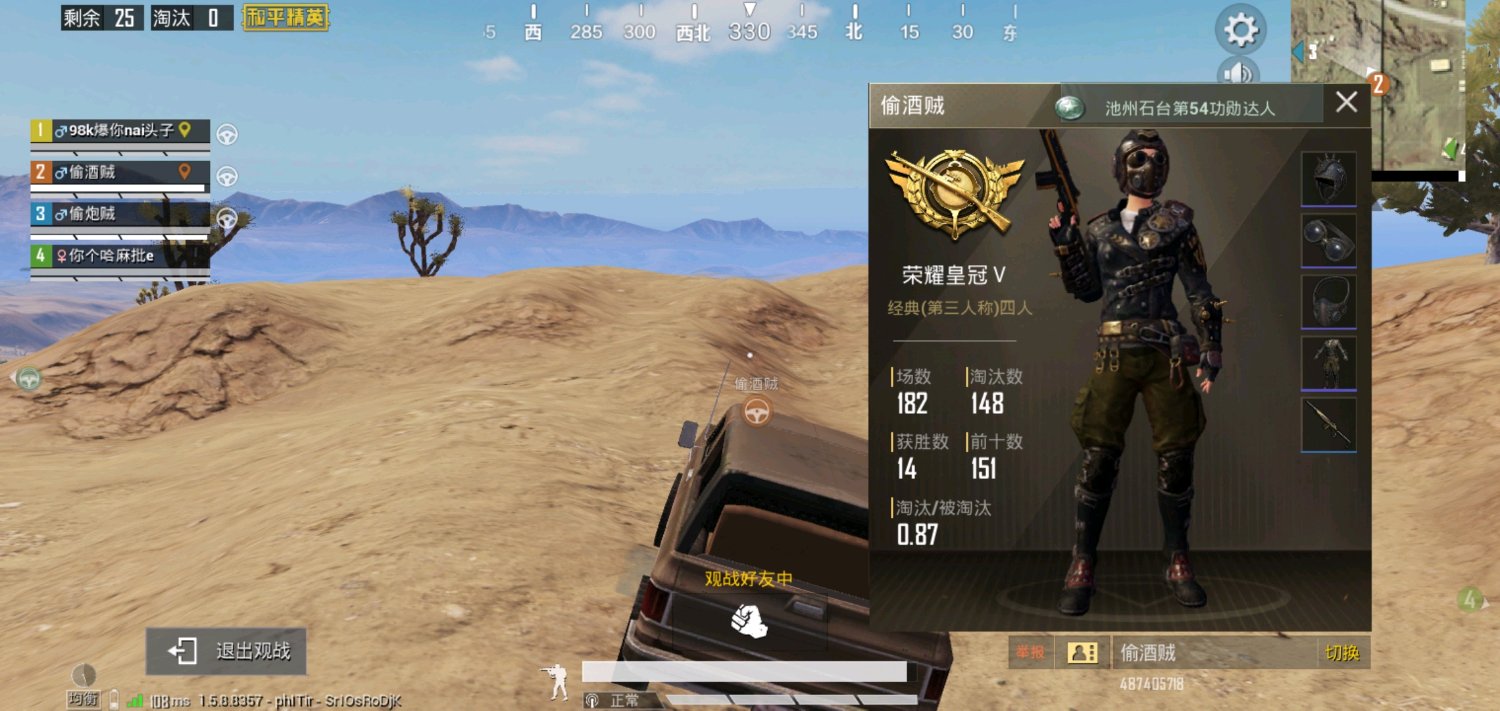
Task: Select teammate 偷炮贼 in team list
Action: pos(121,214)
